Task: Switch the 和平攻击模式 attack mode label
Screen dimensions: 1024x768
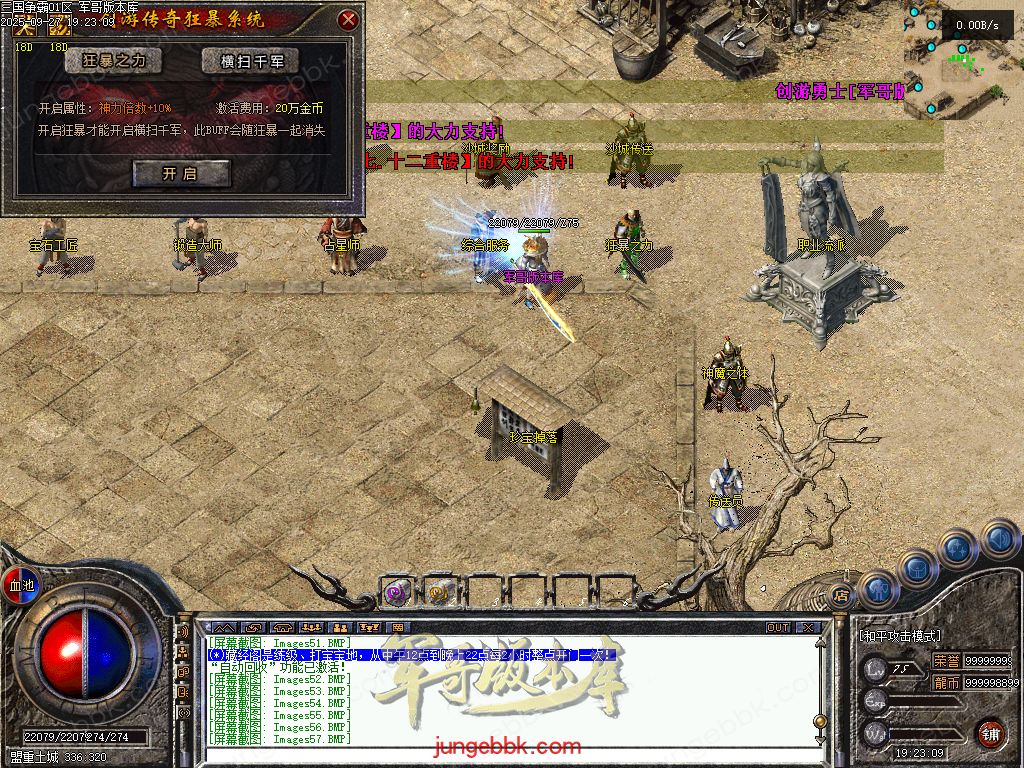Action: click(900, 635)
